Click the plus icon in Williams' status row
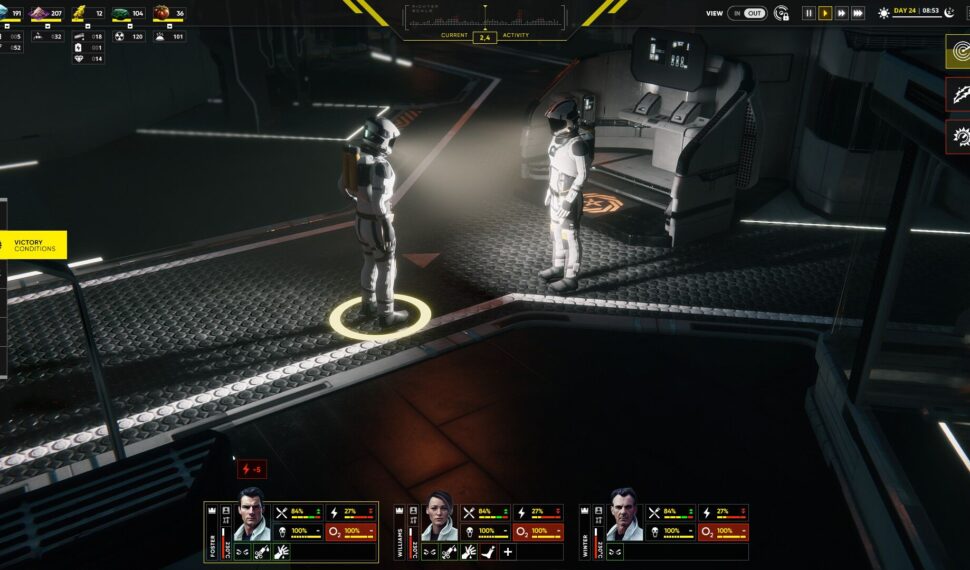Screen dimensions: 970x570 click(507, 552)
